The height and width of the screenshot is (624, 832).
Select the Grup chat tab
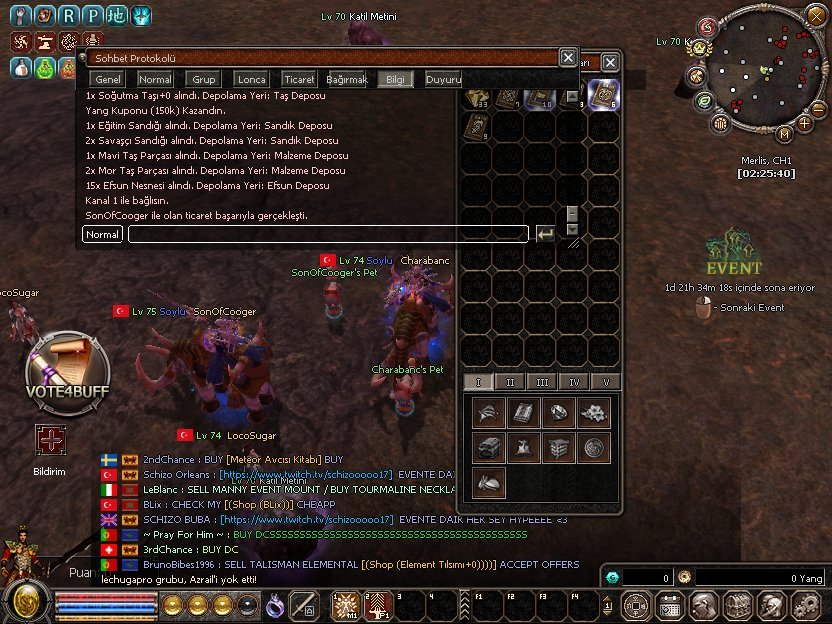pos(204,79)
